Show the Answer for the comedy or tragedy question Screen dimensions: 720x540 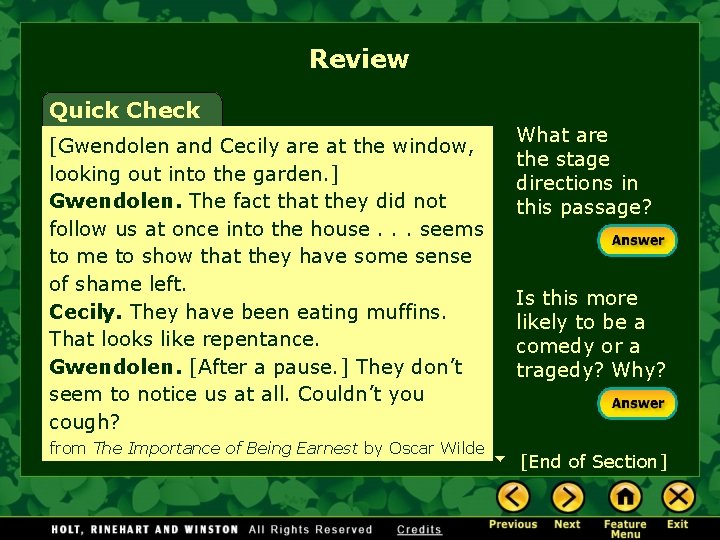tap(637, 404)
